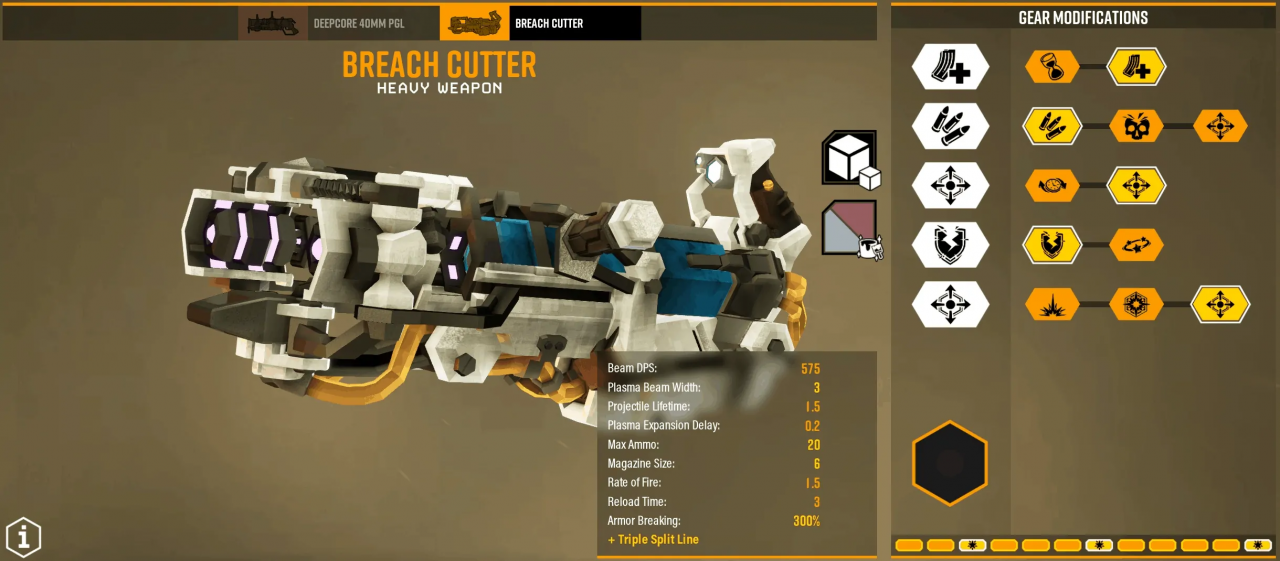Click the white broken shield tier hexagon
The width and height of the screenshot is (1280, 561).
pos(950,244)
